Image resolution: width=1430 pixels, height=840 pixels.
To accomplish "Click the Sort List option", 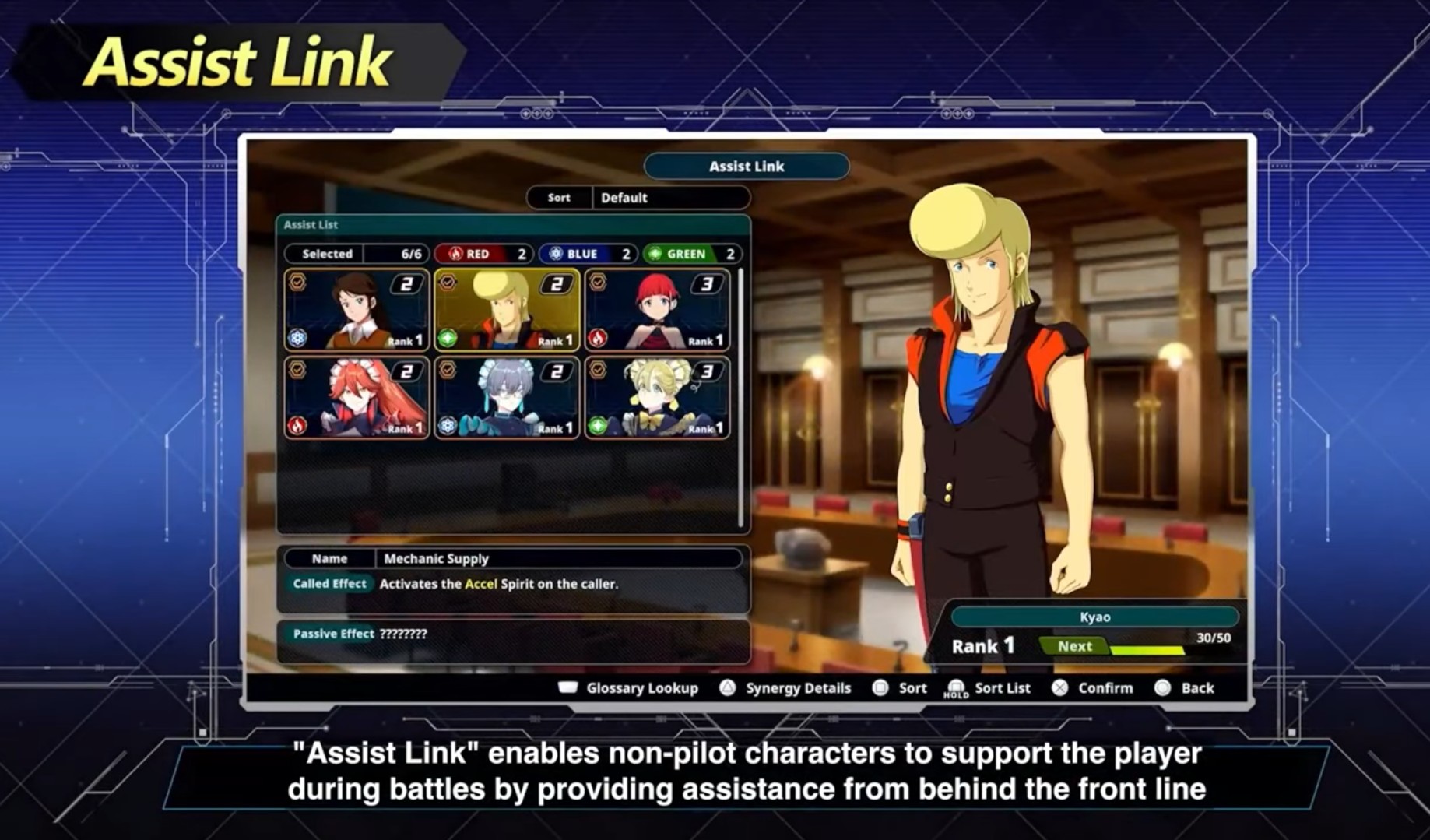I will pyautogui.click(x=989, y=688).
